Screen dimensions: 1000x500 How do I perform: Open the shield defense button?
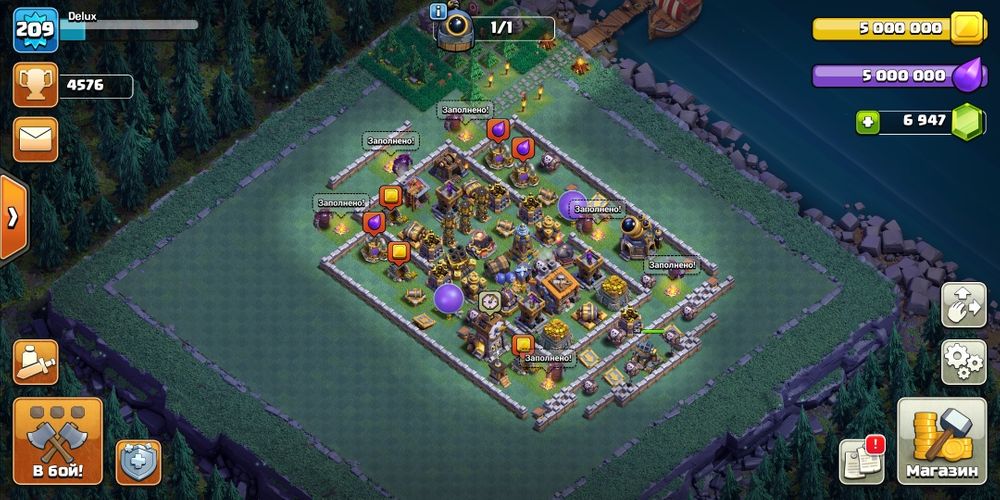click(x=138, y=462)
